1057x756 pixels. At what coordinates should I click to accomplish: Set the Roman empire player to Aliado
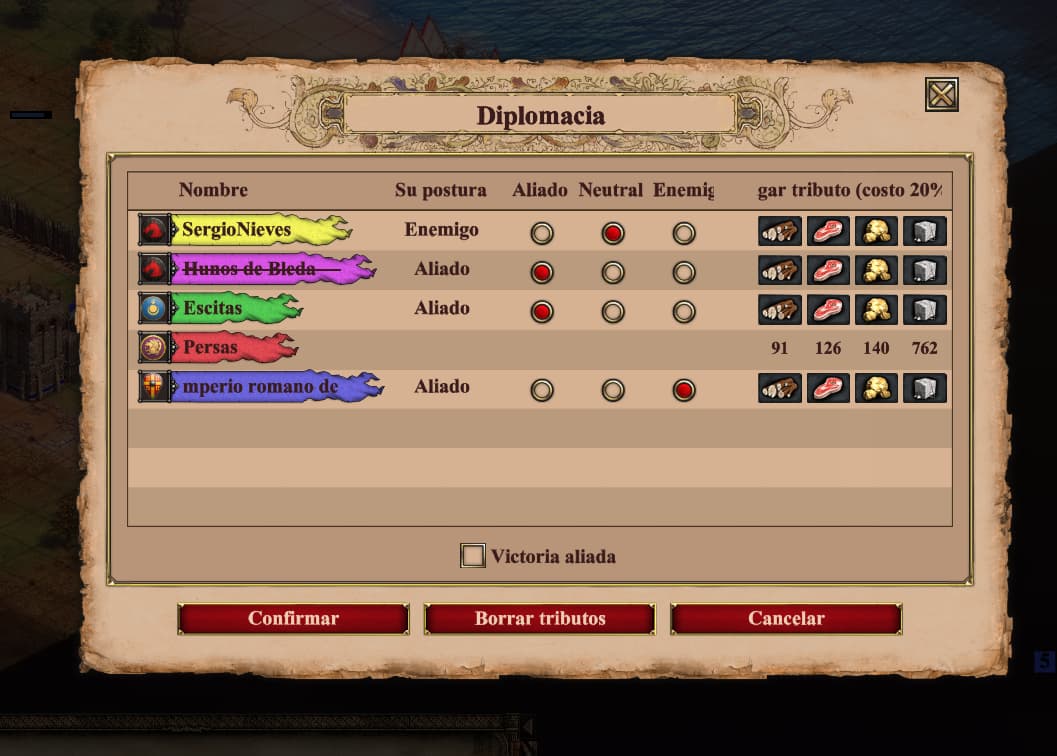point(542,390)
